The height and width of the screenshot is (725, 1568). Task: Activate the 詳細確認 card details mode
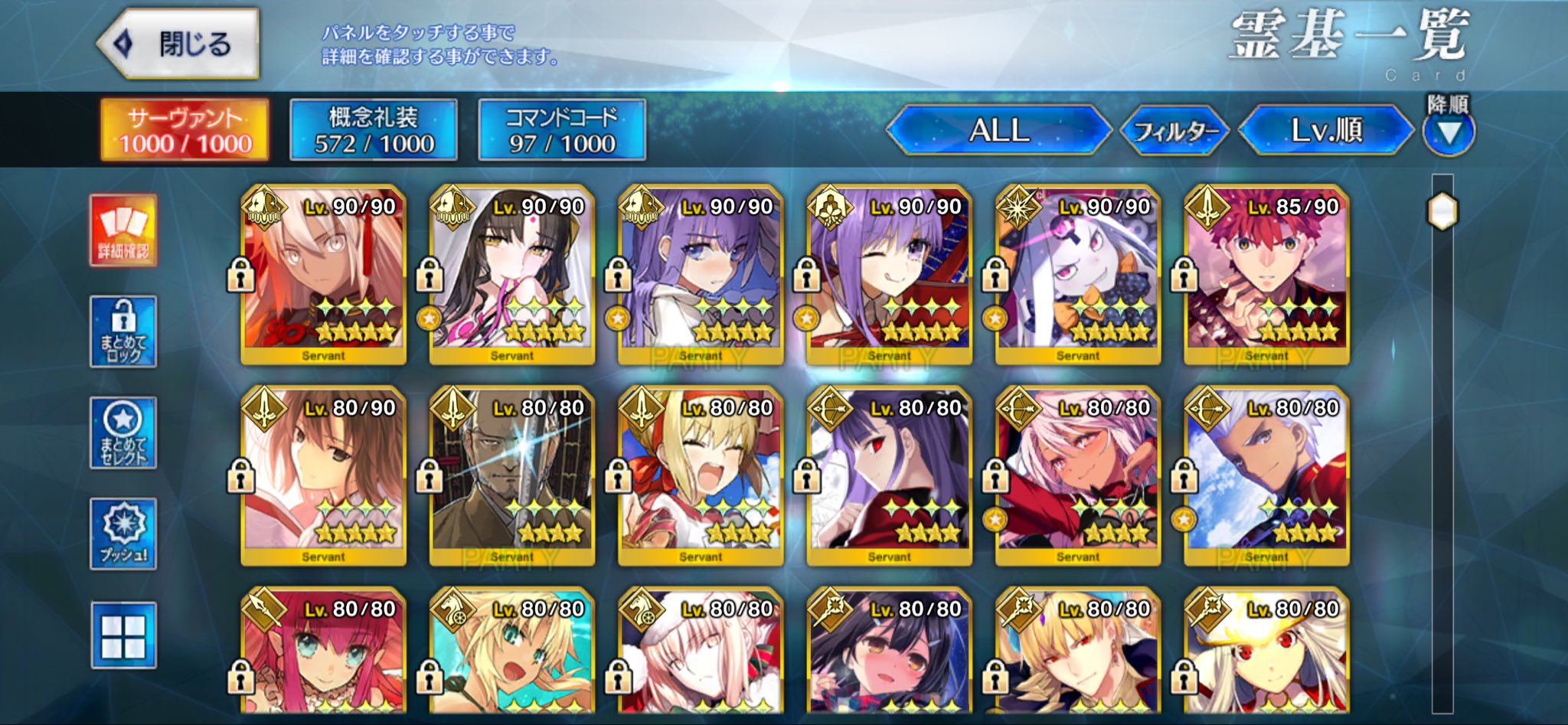tap(123, 230)
